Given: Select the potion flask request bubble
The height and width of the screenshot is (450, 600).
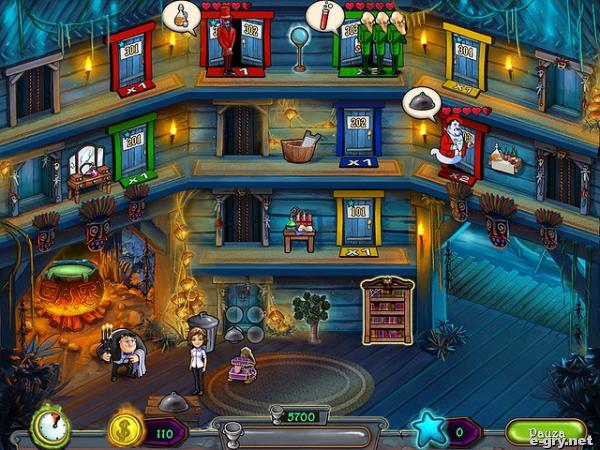Looking at the screenshot, I should [181, 15].
